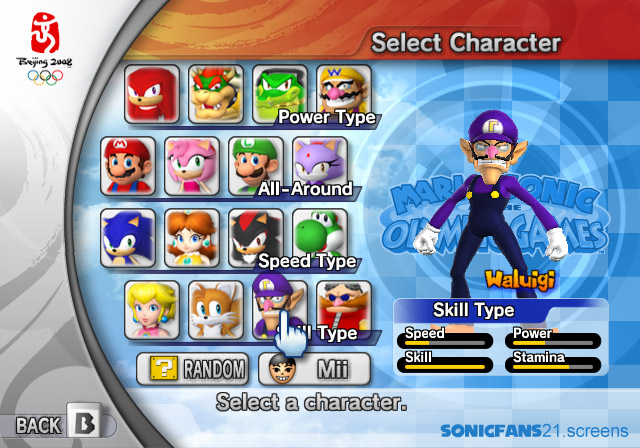640x448 pixels.
Task: Select Yoshi's character tile
Action: 319,237
